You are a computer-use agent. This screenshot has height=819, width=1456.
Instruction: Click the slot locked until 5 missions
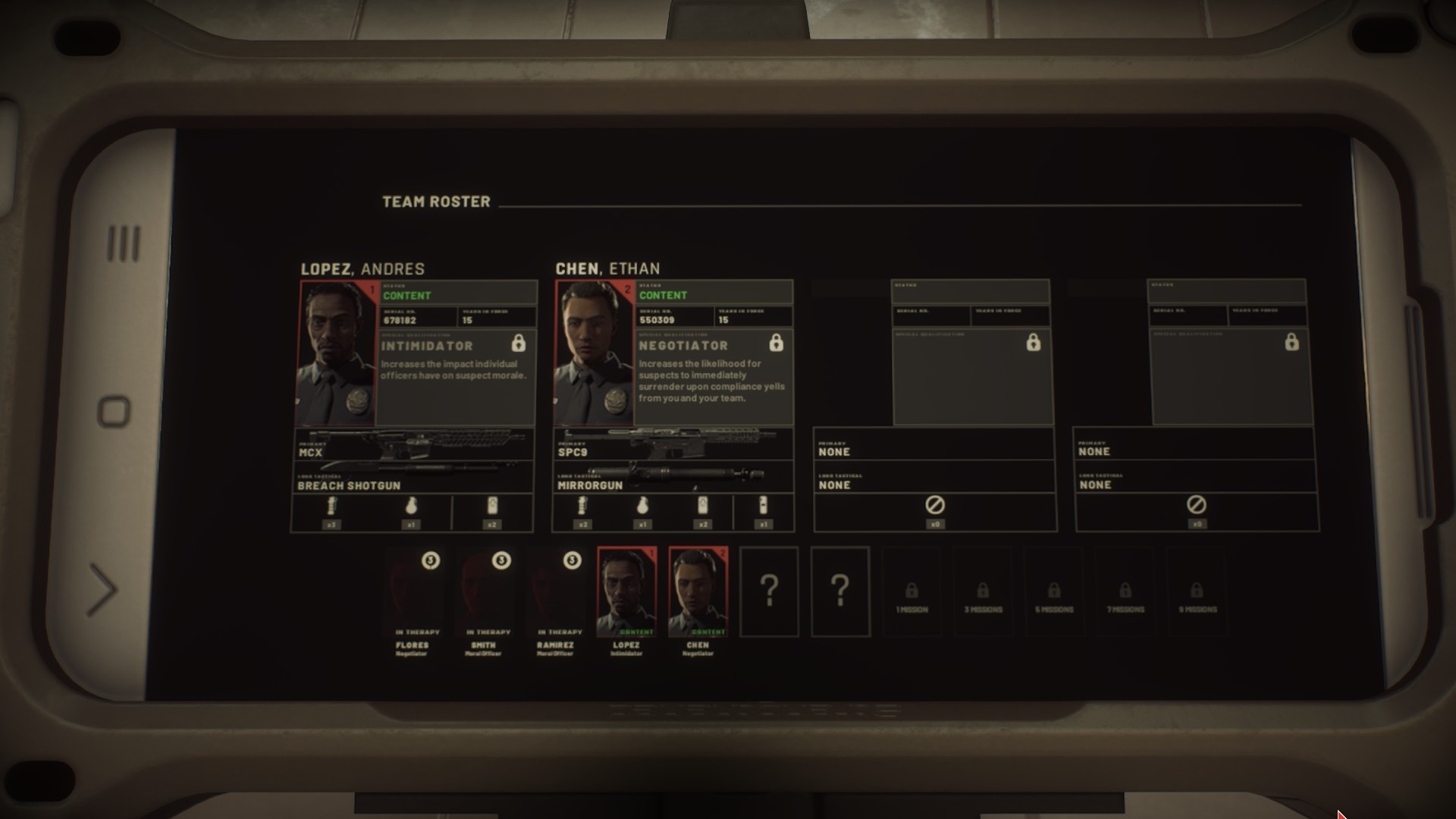[x=1054, y=592]
